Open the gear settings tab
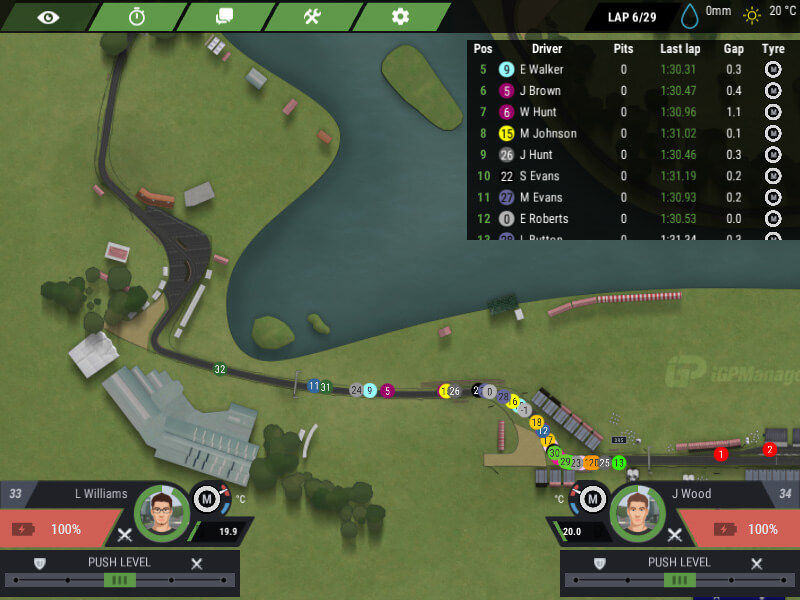Screen dimensions: 800x600 tap(400, 16)
